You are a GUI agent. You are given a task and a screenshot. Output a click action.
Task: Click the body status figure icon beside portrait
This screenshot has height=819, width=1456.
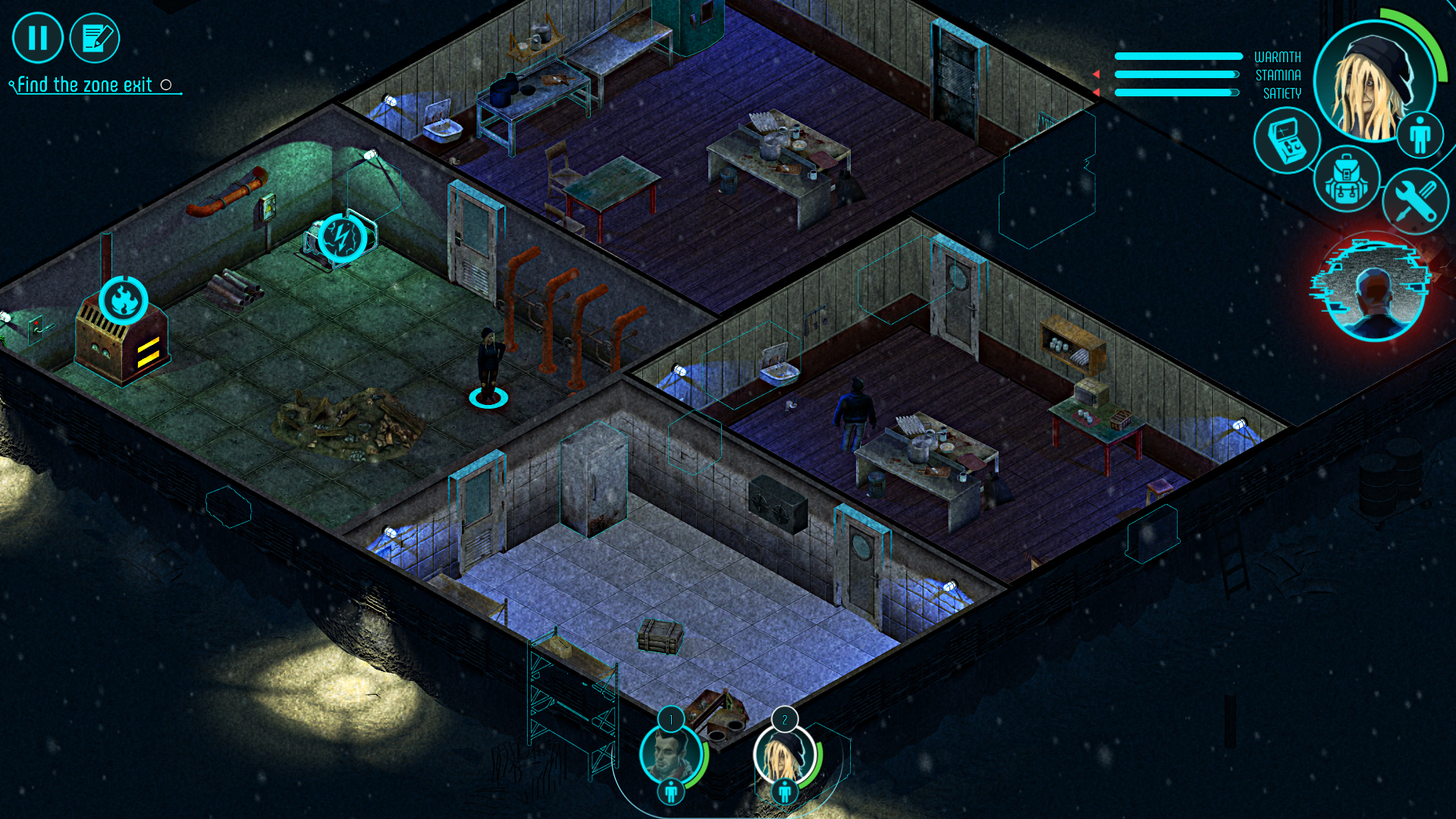pyautogui.click(x=1421, y=134)
